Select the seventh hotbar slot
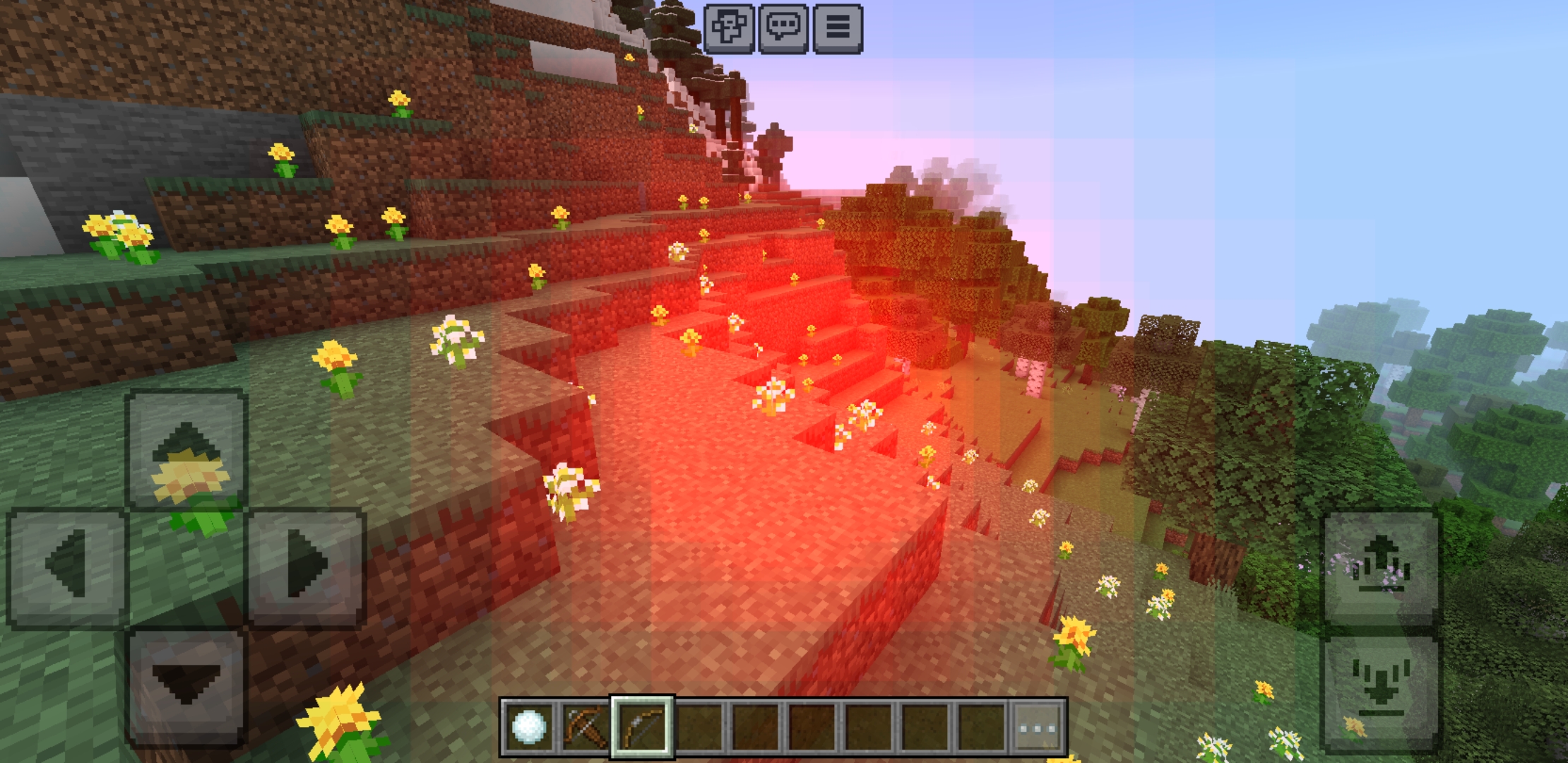The width and height of the screenshot is (1568, 763). tap(870, 726)
